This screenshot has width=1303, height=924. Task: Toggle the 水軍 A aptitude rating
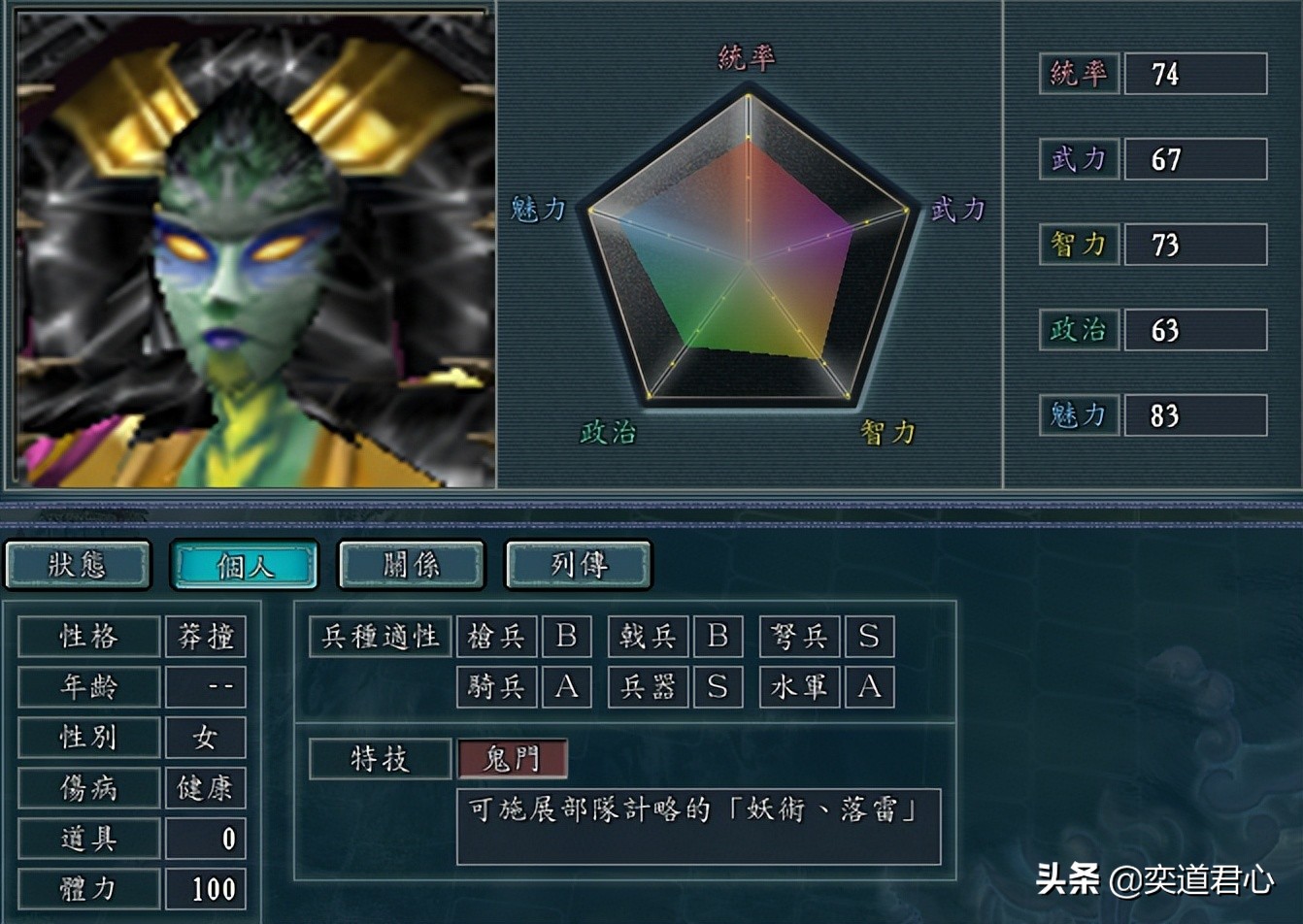pyautogui.click(x=870, y=687)
